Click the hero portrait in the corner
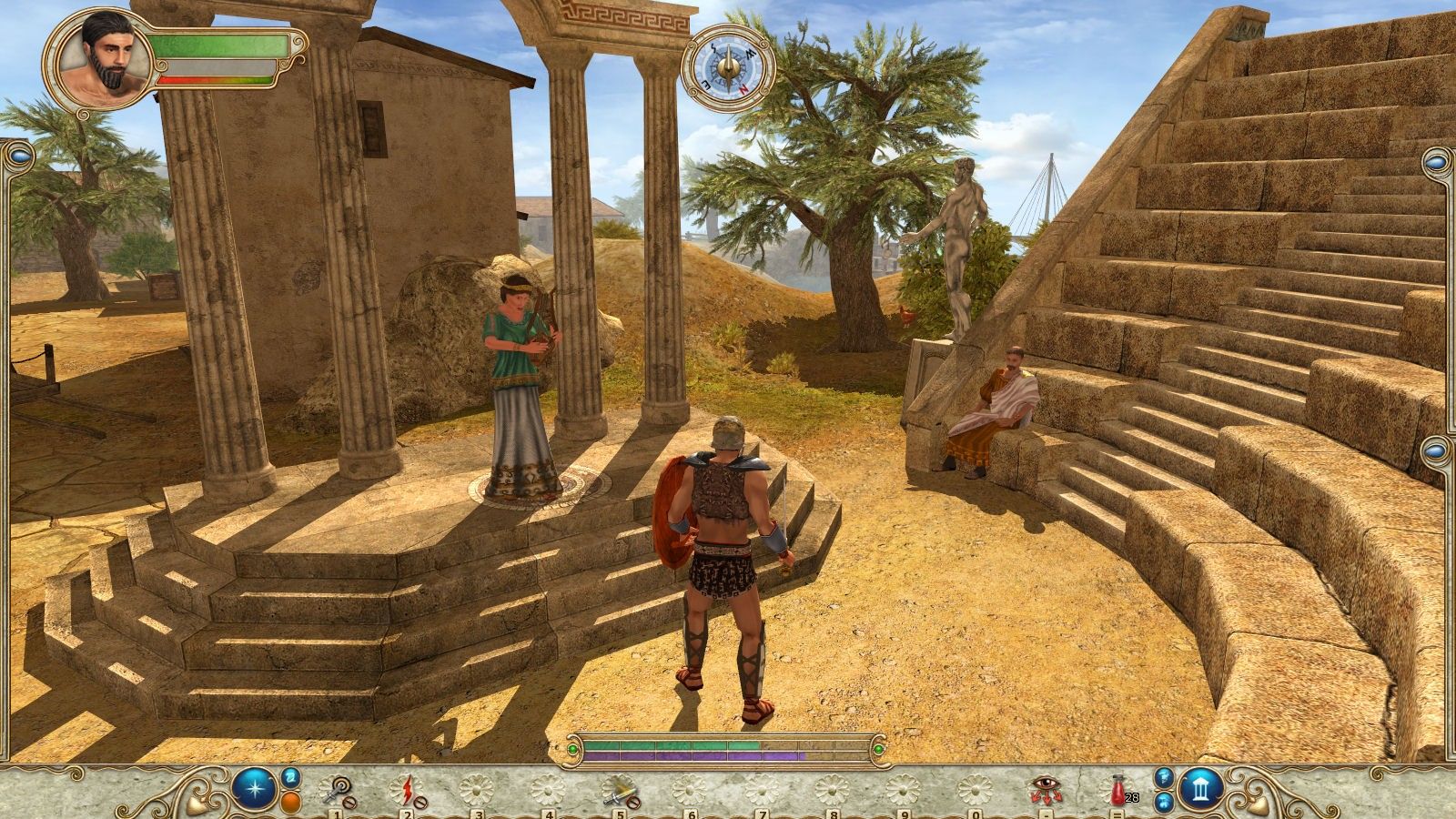 click(x=96, y=61)
